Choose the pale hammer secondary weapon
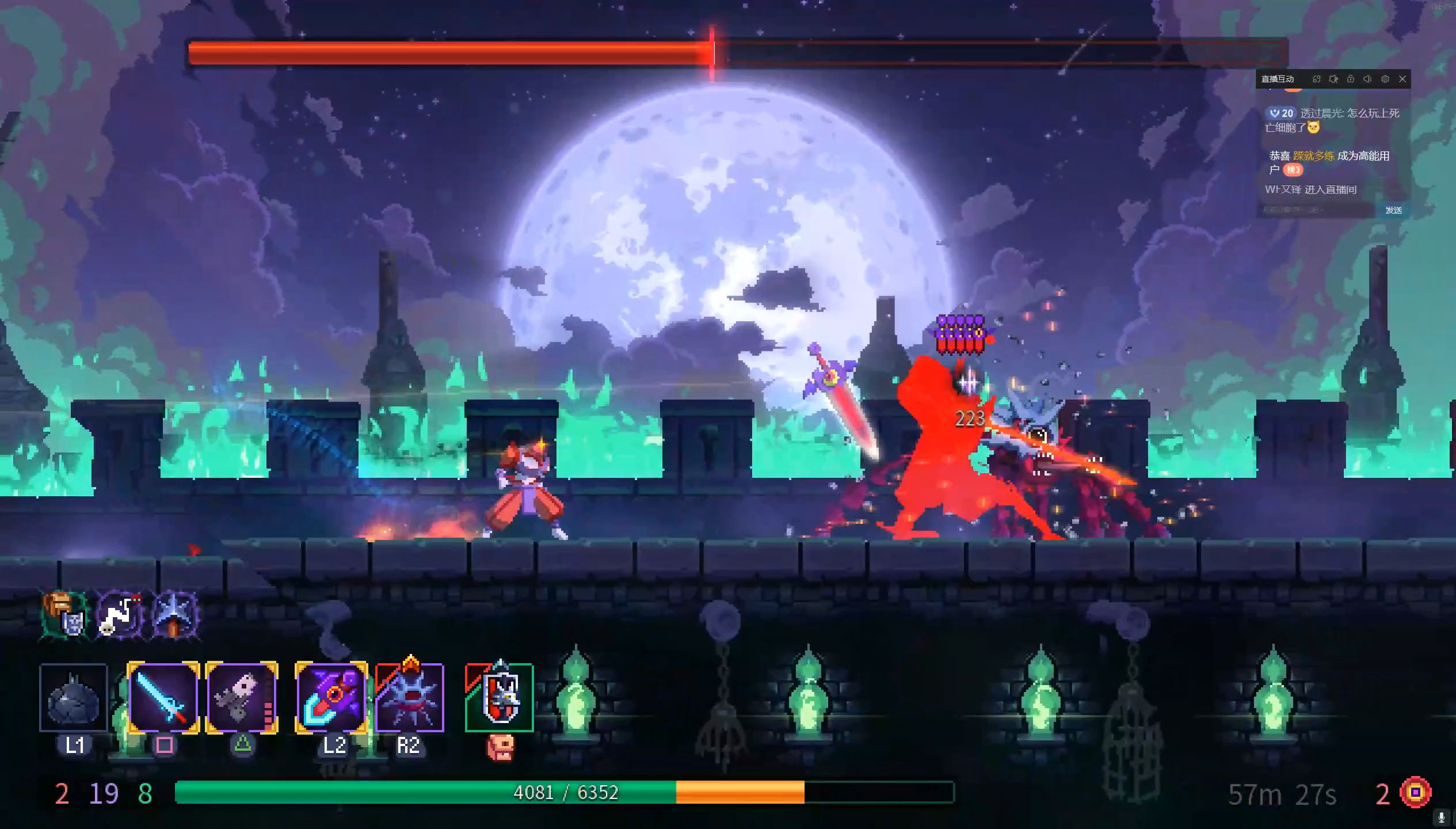This screenshot has height=829, width=1456. (242, 697)
